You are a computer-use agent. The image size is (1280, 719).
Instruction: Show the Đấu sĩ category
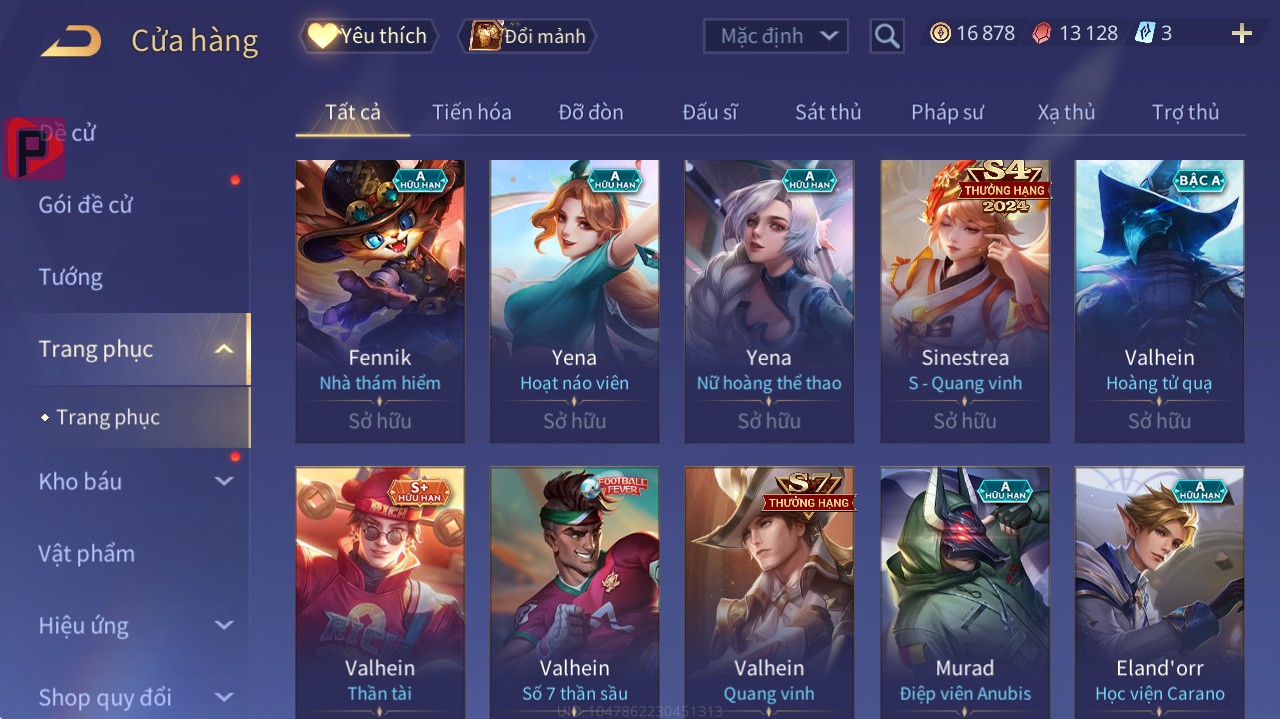click(x=709, y=112)
